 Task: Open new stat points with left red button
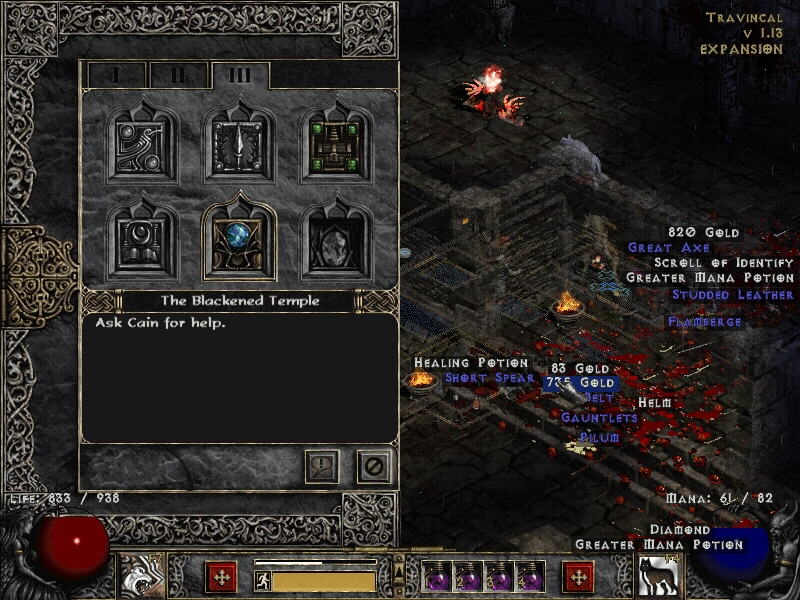(x=221, y=577)
